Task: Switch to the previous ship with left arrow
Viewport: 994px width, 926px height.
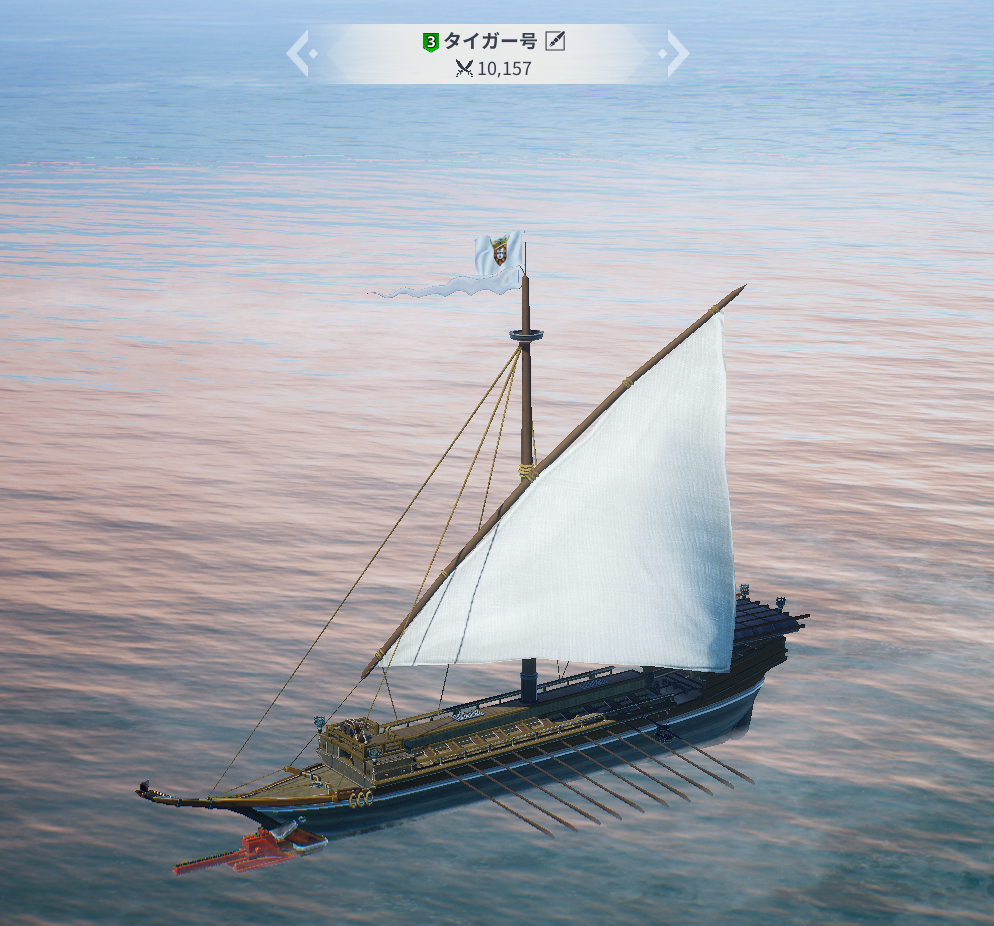Action: click(300, 53)
